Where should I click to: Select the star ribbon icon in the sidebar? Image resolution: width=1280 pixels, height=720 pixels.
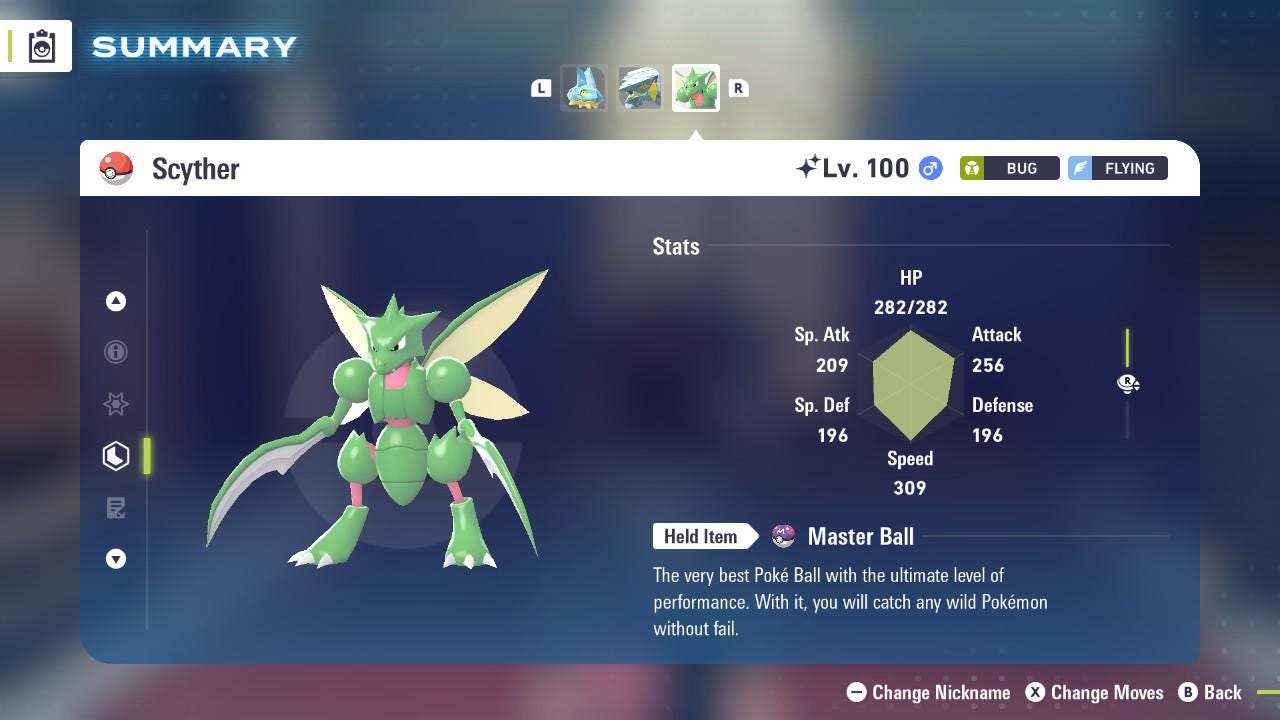(x=116, y=404)
